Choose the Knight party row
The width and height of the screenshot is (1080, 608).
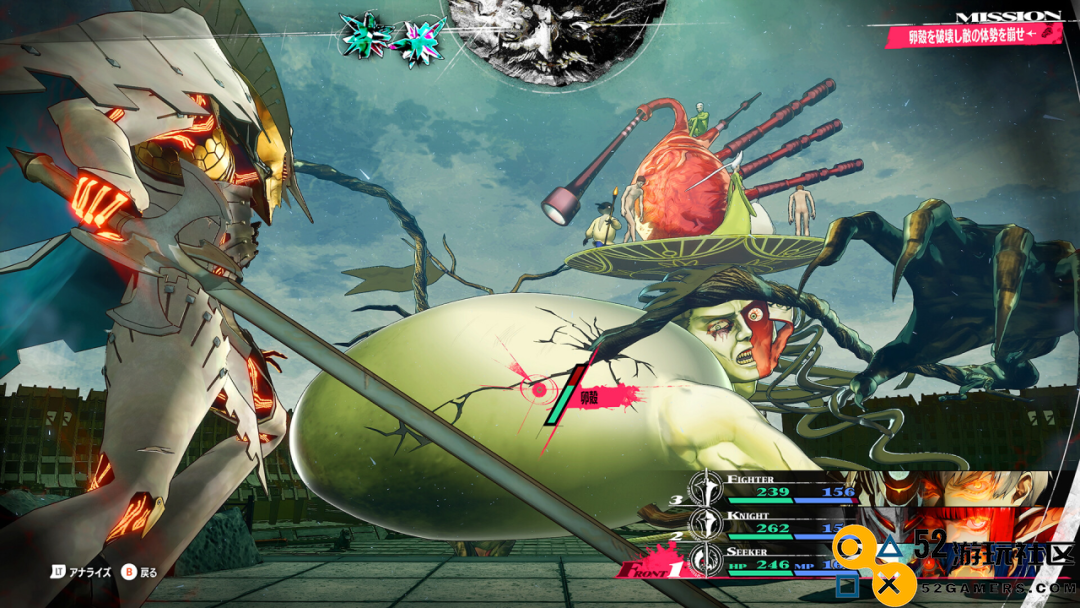point(790,523)
